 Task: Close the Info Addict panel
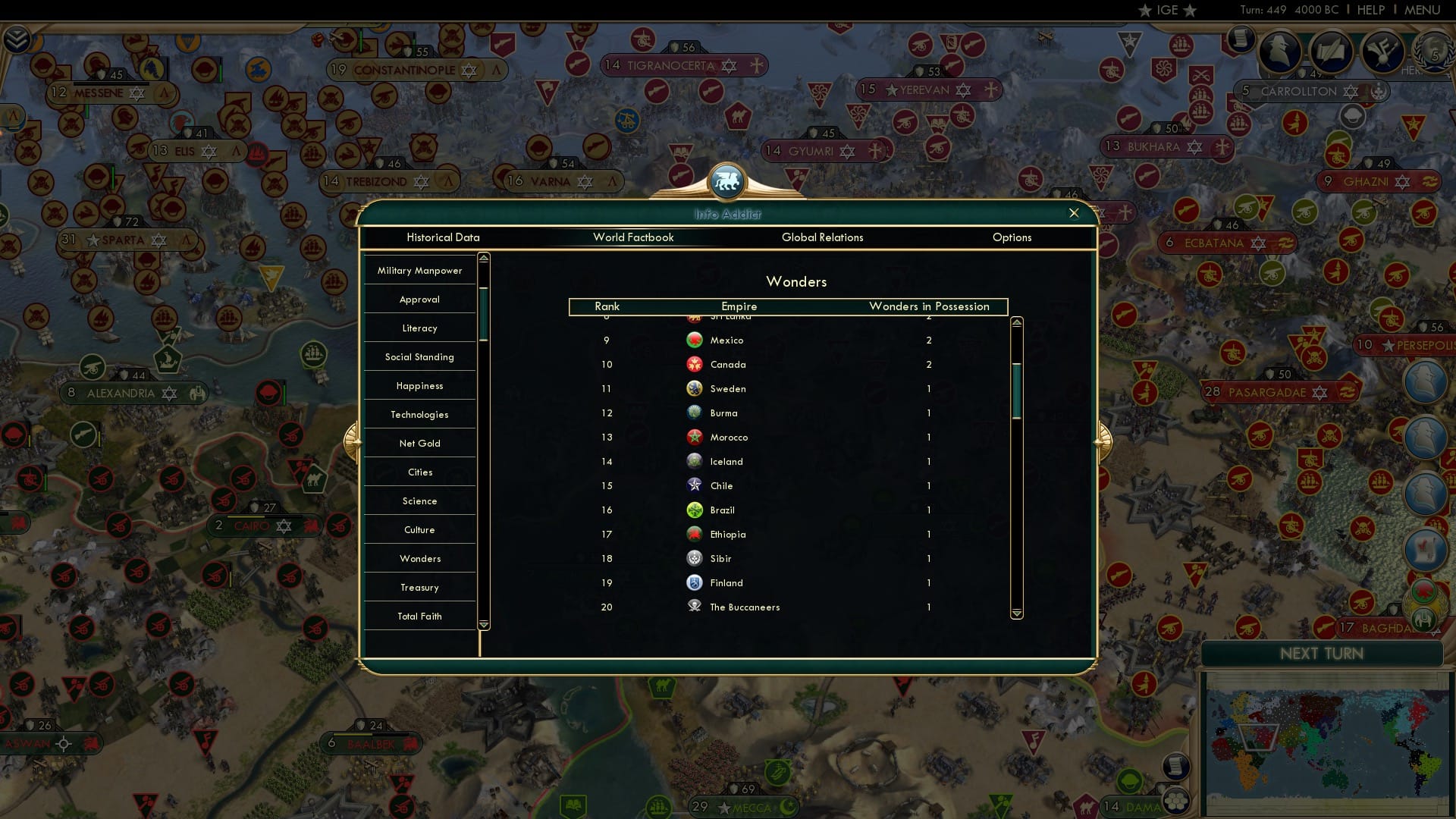(1075, 213)
